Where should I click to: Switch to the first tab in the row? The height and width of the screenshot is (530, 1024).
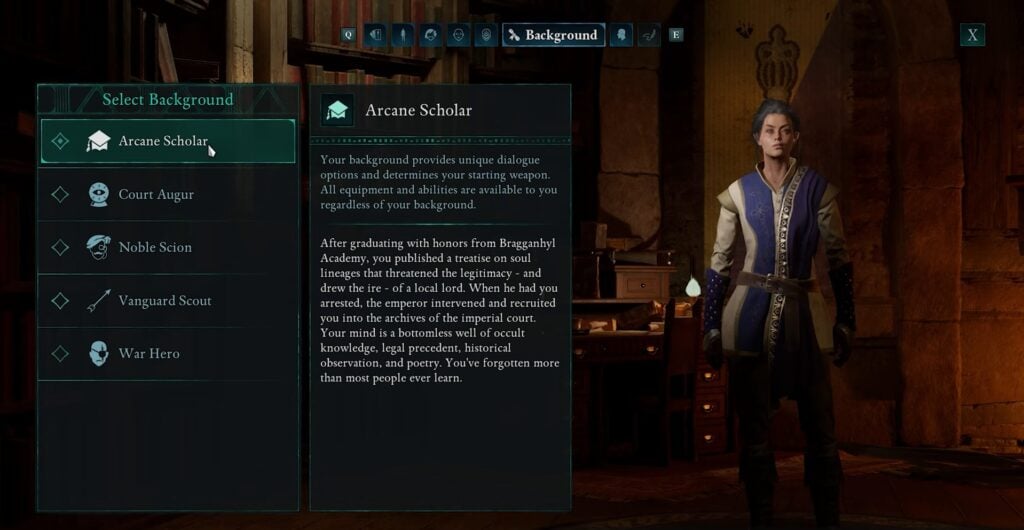click(x=375, y=35)
